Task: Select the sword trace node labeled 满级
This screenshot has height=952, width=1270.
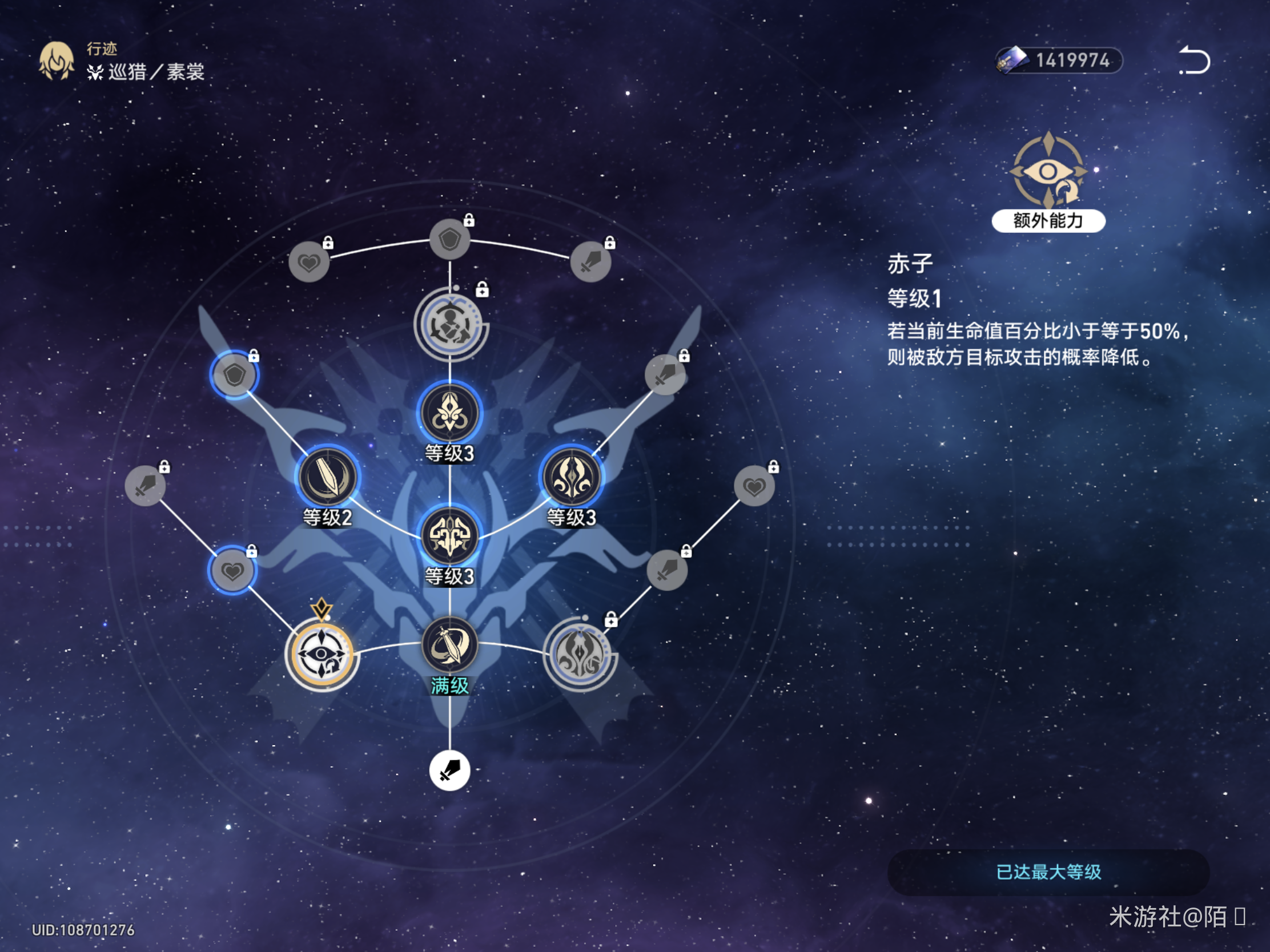Action: coord(449,645)
